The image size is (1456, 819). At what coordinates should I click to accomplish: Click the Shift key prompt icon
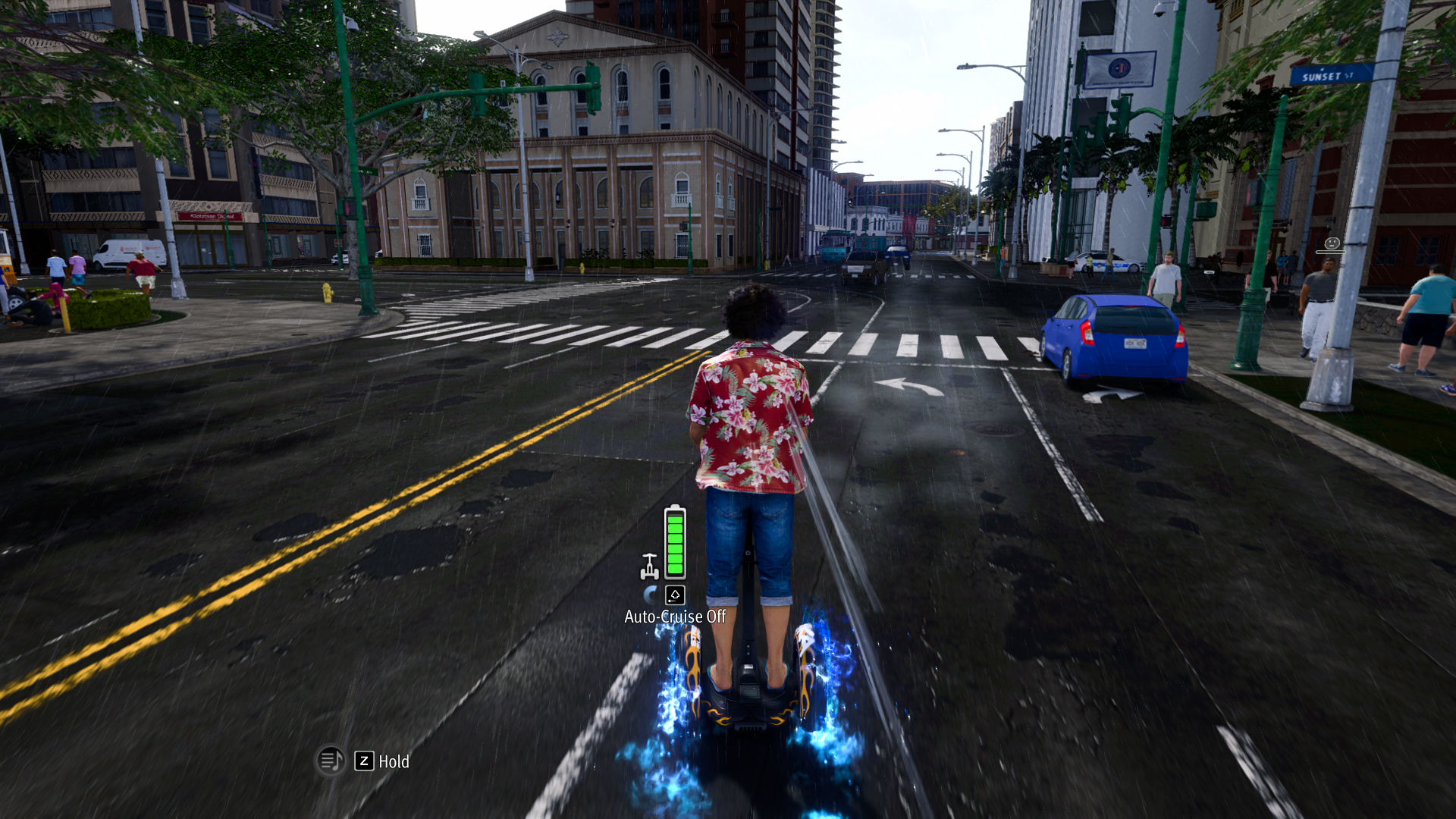click(x=675, y=595)
